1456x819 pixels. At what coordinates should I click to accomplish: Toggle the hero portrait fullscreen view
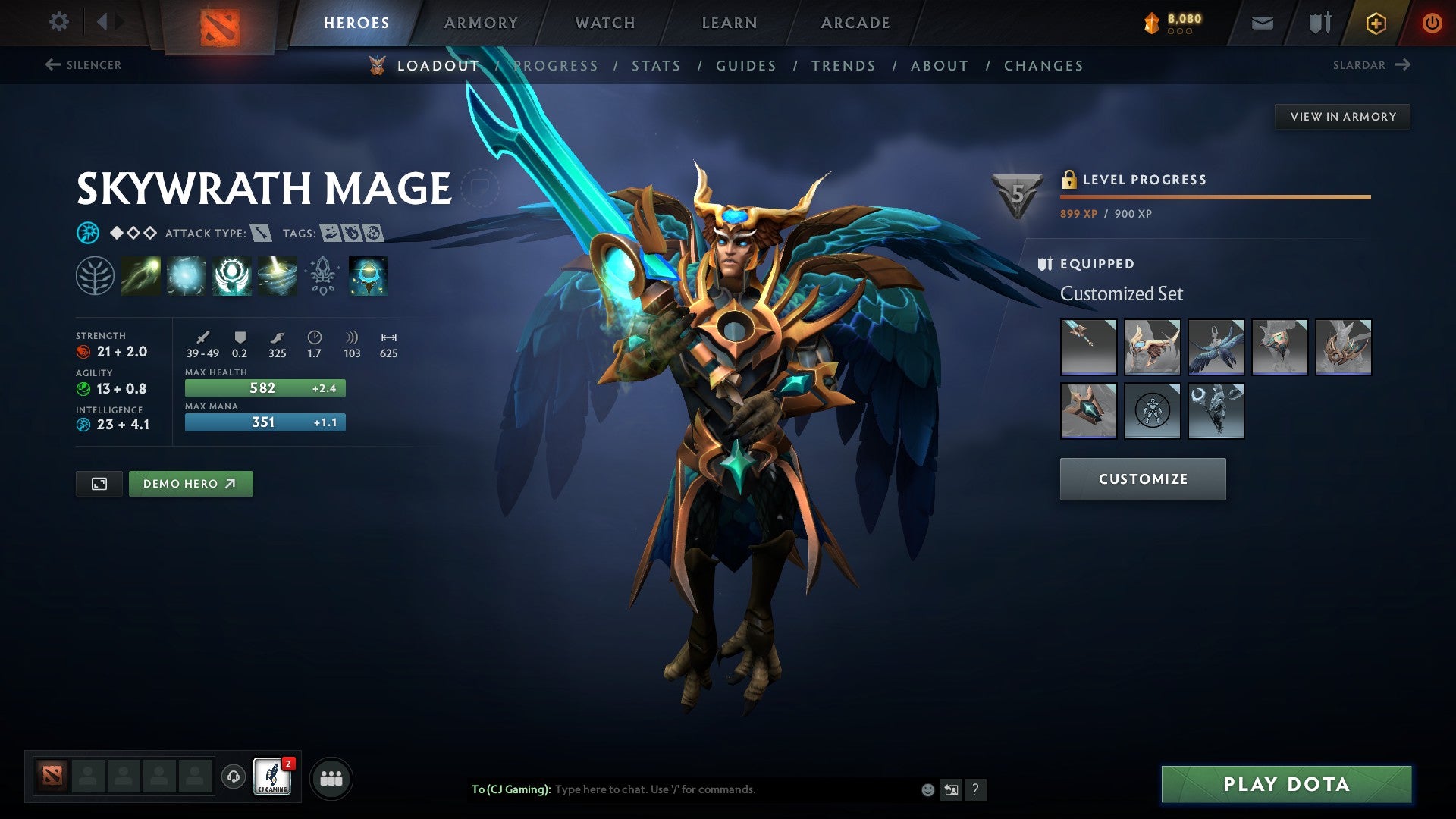coord(99,483)
